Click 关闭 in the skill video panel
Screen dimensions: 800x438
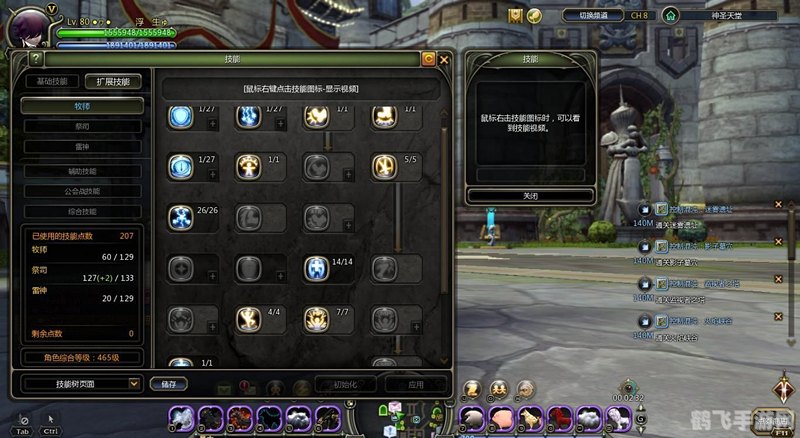(x=530, y=196)
